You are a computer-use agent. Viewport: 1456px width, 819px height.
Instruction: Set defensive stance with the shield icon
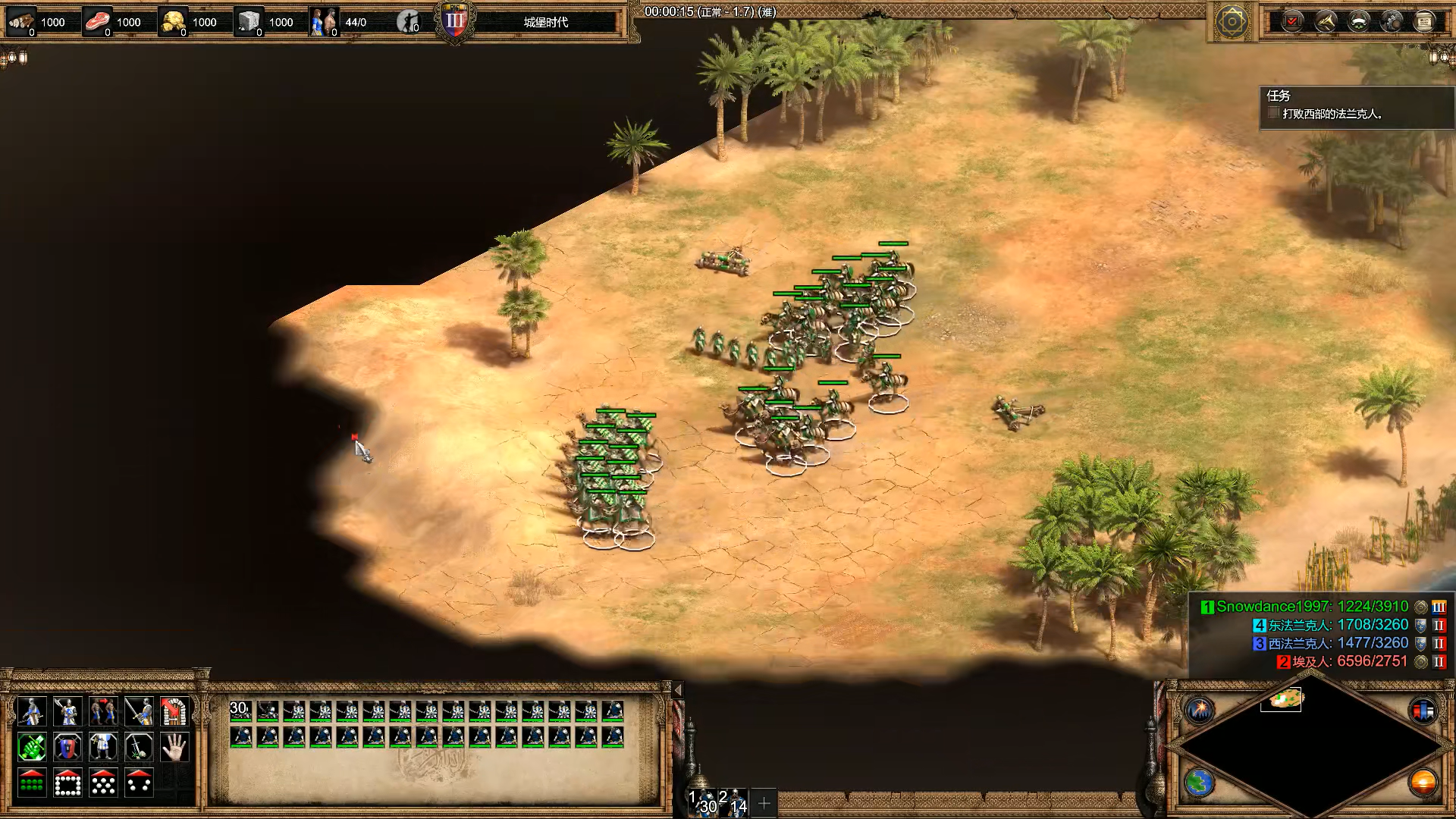click(67, 748)
